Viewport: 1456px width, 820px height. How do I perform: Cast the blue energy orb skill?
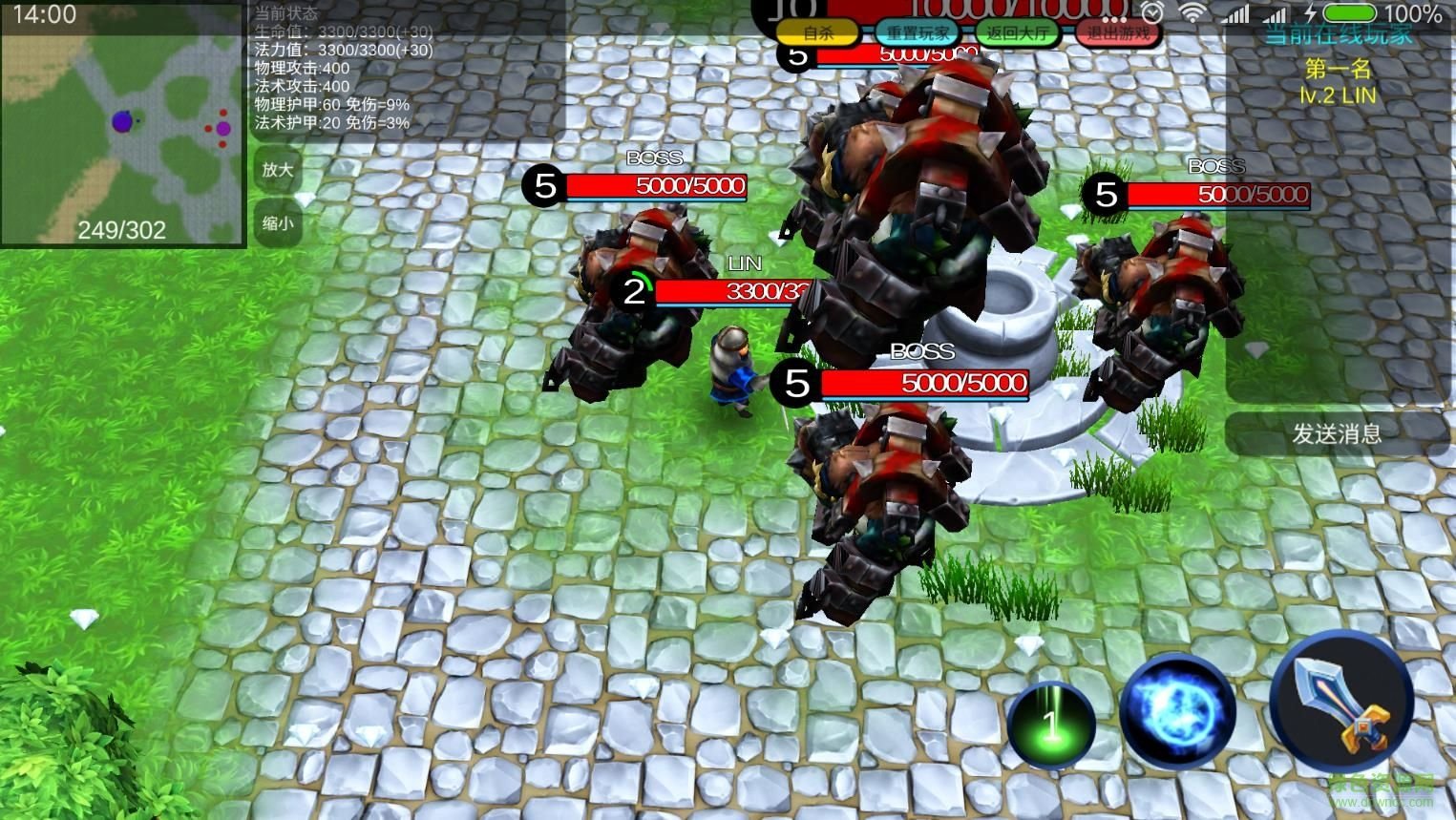[1178, 711]
